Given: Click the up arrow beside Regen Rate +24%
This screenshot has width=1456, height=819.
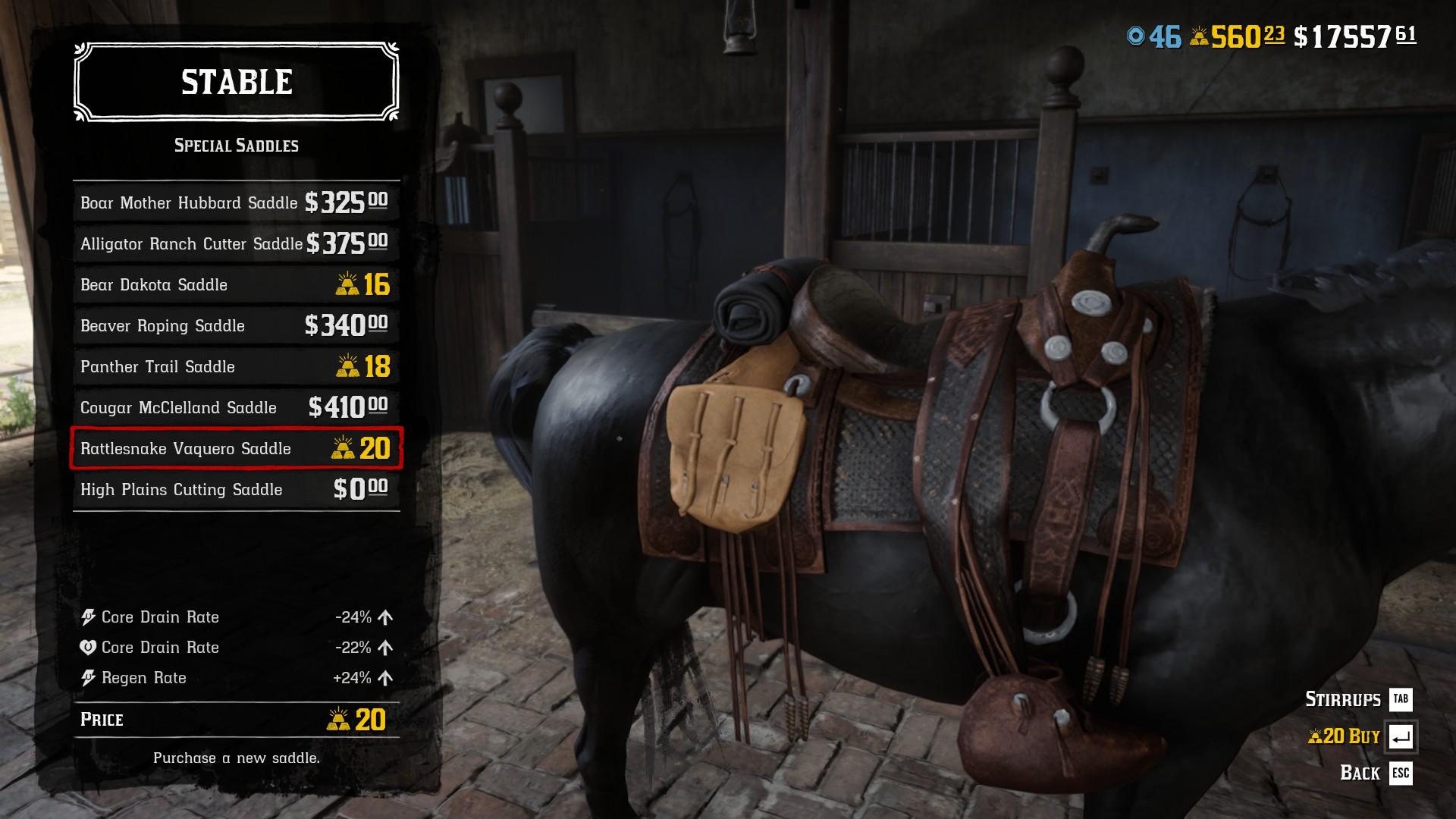Looking at the screenshot, I should [x=386, y=677].
